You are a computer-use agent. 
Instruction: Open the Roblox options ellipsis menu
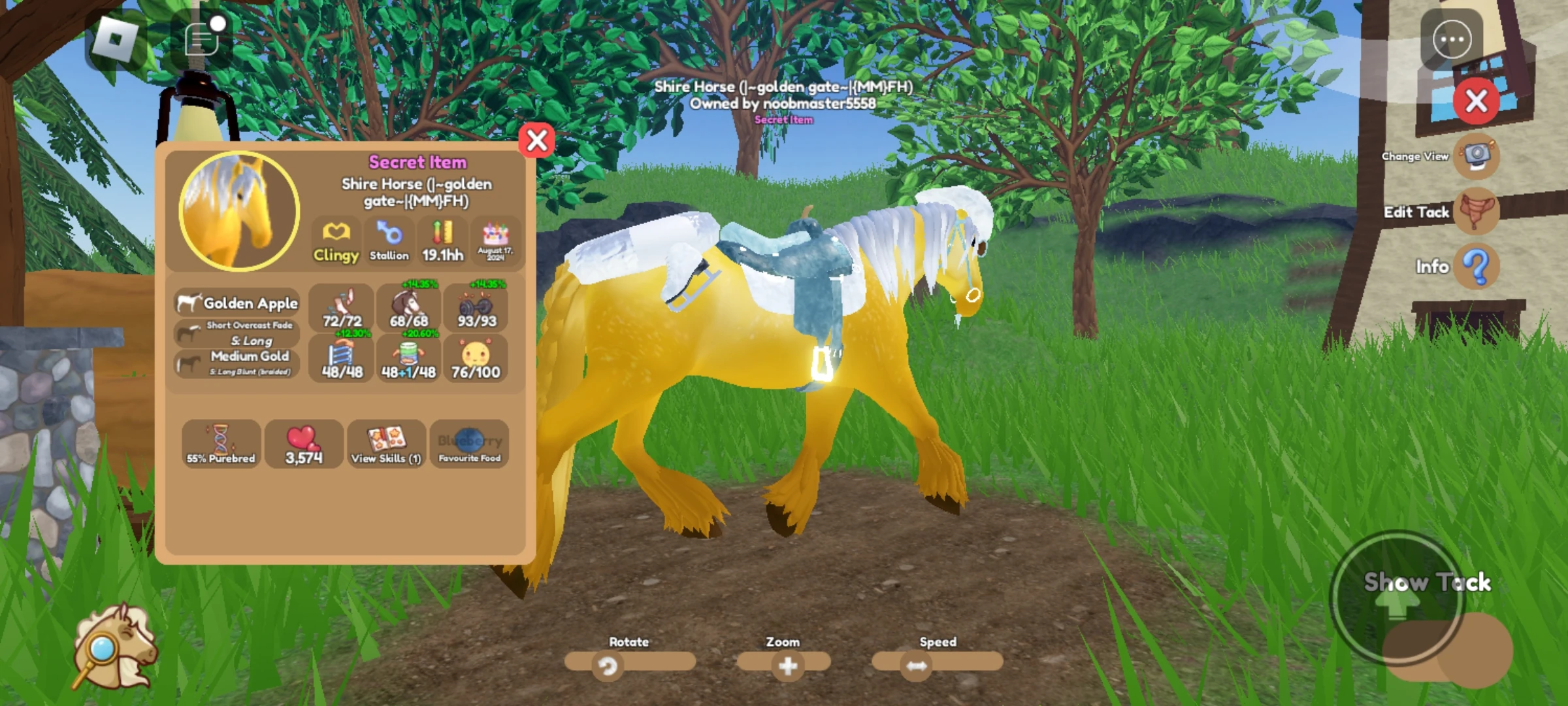1452,39
